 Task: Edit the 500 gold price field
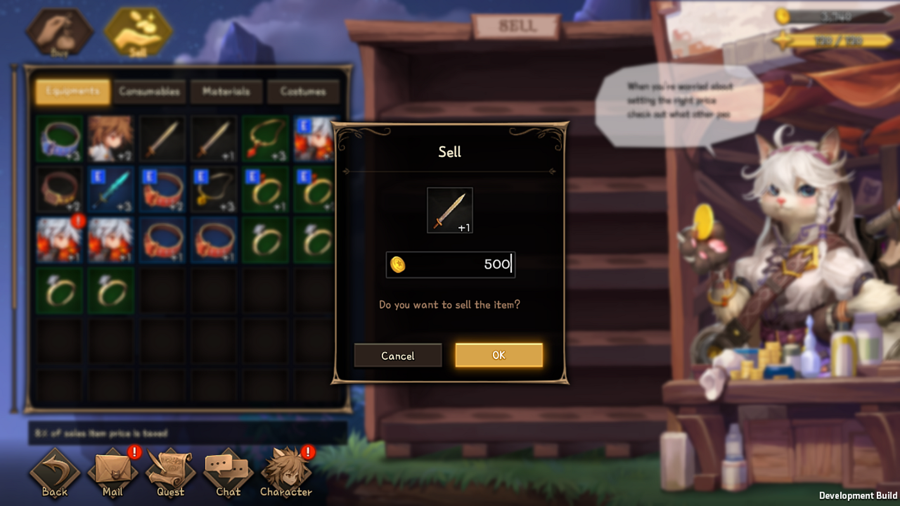click(450, 264)
